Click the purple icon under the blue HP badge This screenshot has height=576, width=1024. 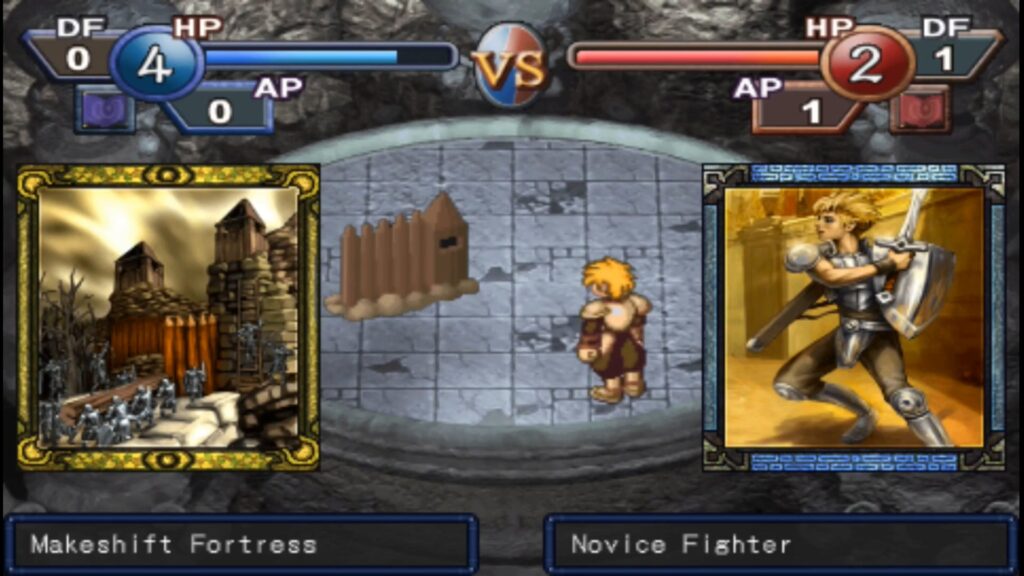point(105,109)
